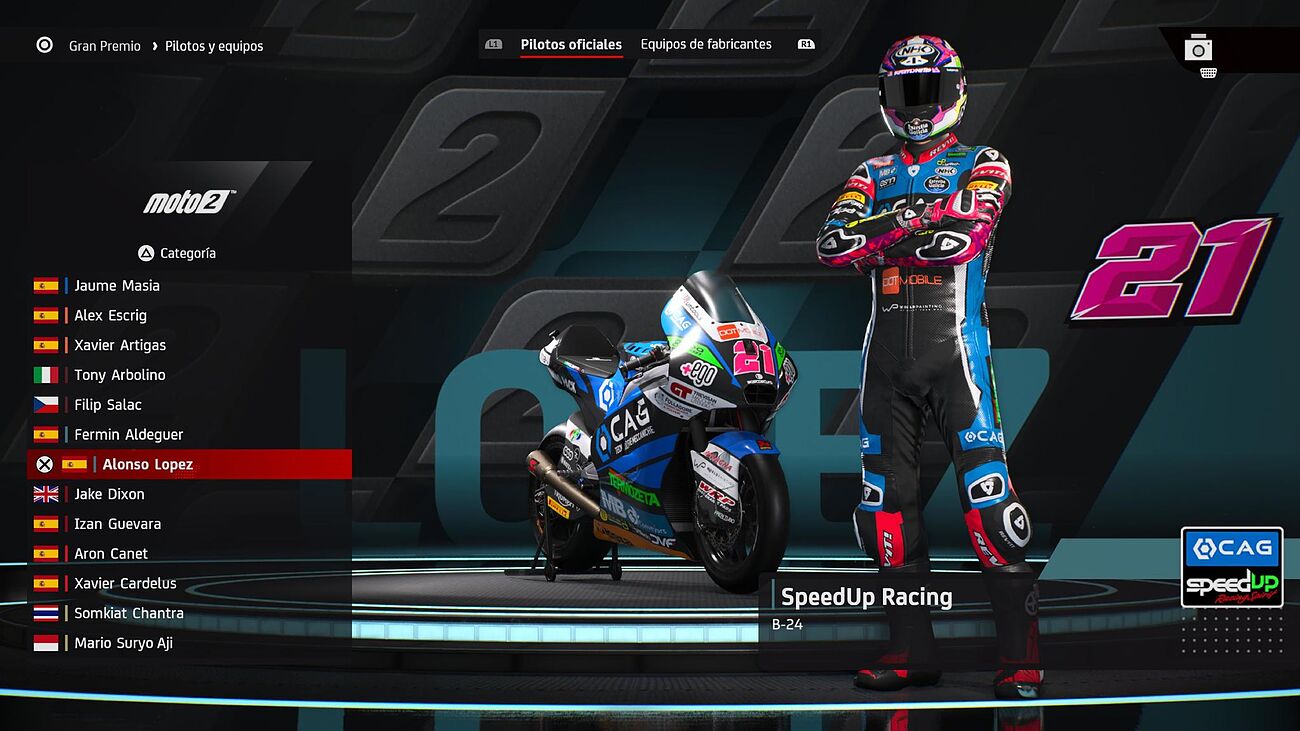Screen dimensions: 1300x731
Task: Select rider Jaume Masia
Action: point(116,285)
